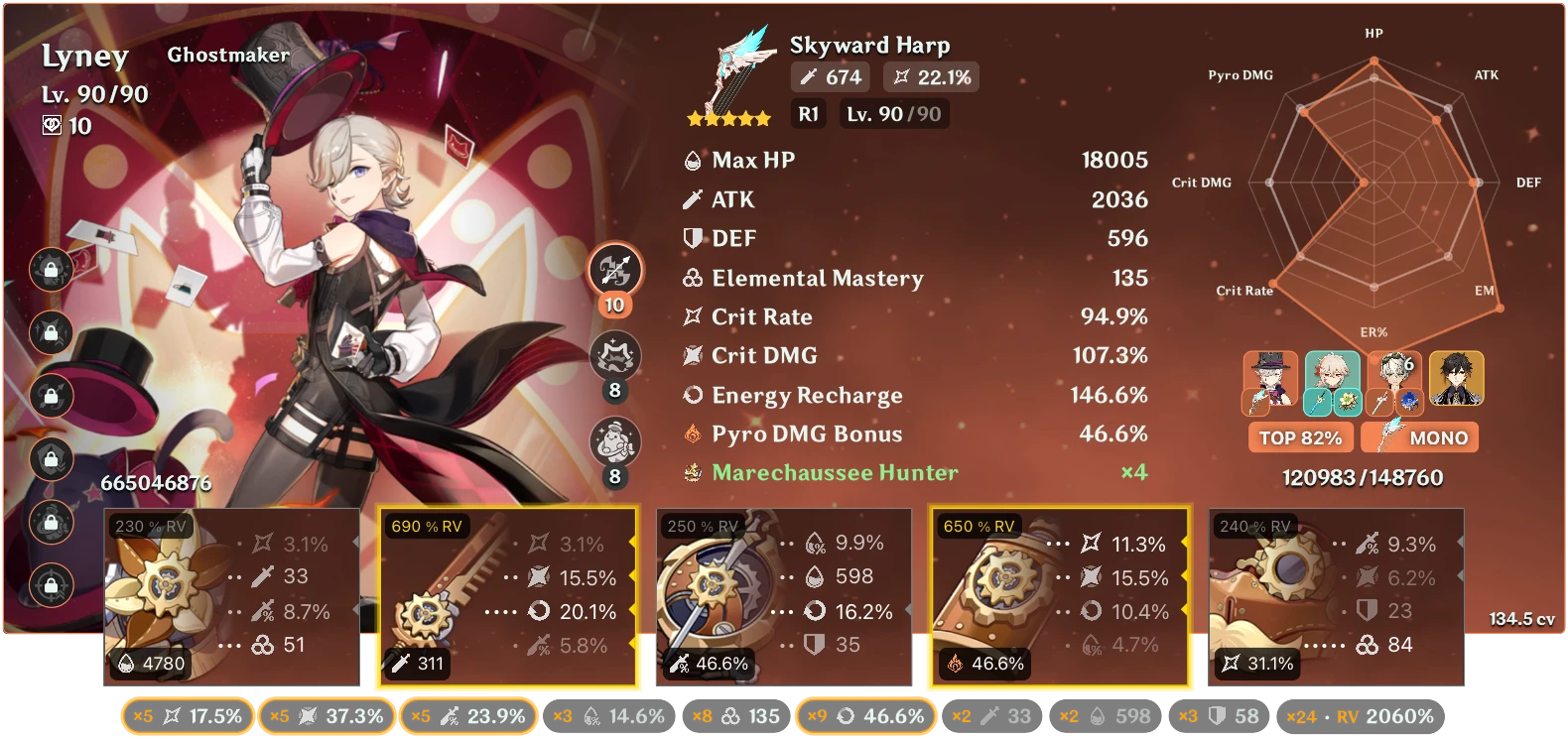Click the Elemental Mastery stat icon
This screenshot has width=1568, height=741.
692,279
